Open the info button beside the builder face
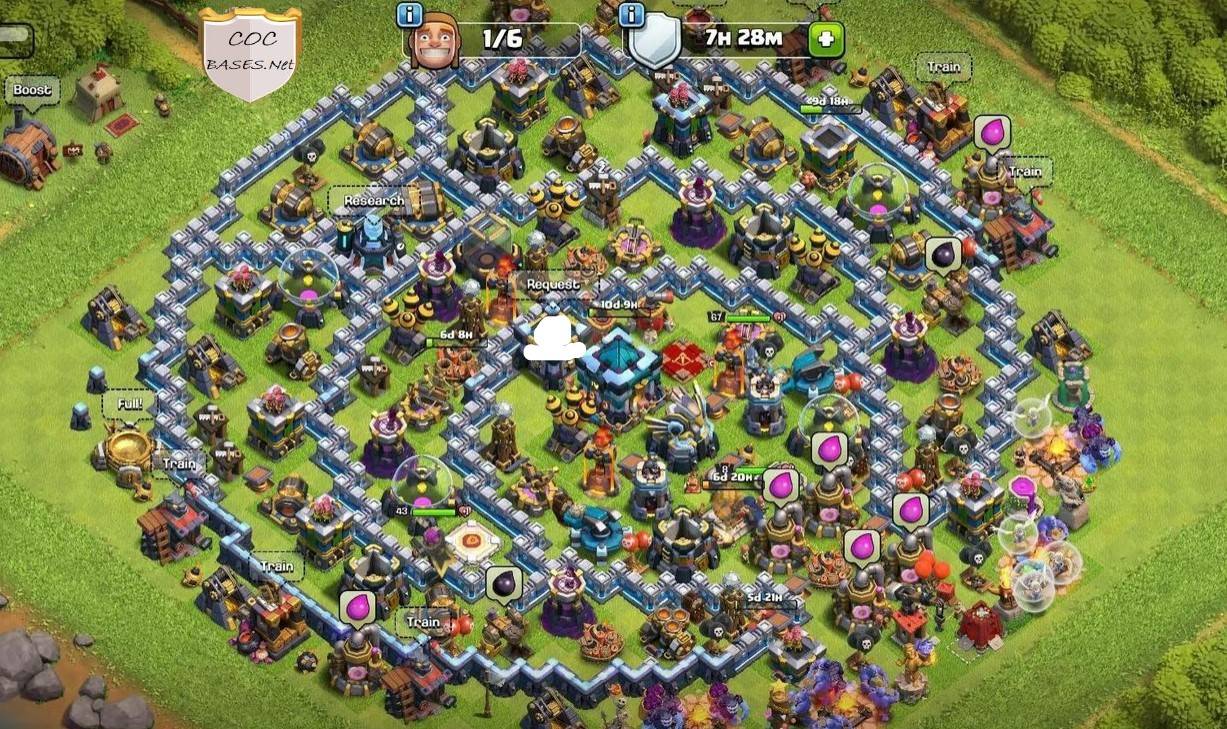The width and height of the screenshot is (1227, 729). point(409,15)
